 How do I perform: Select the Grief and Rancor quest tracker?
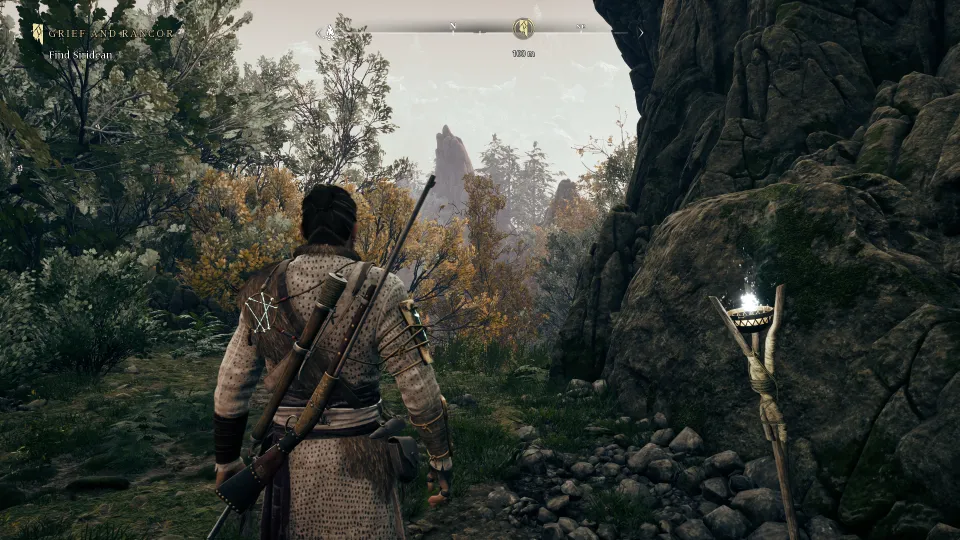click(x=112, y=33)
